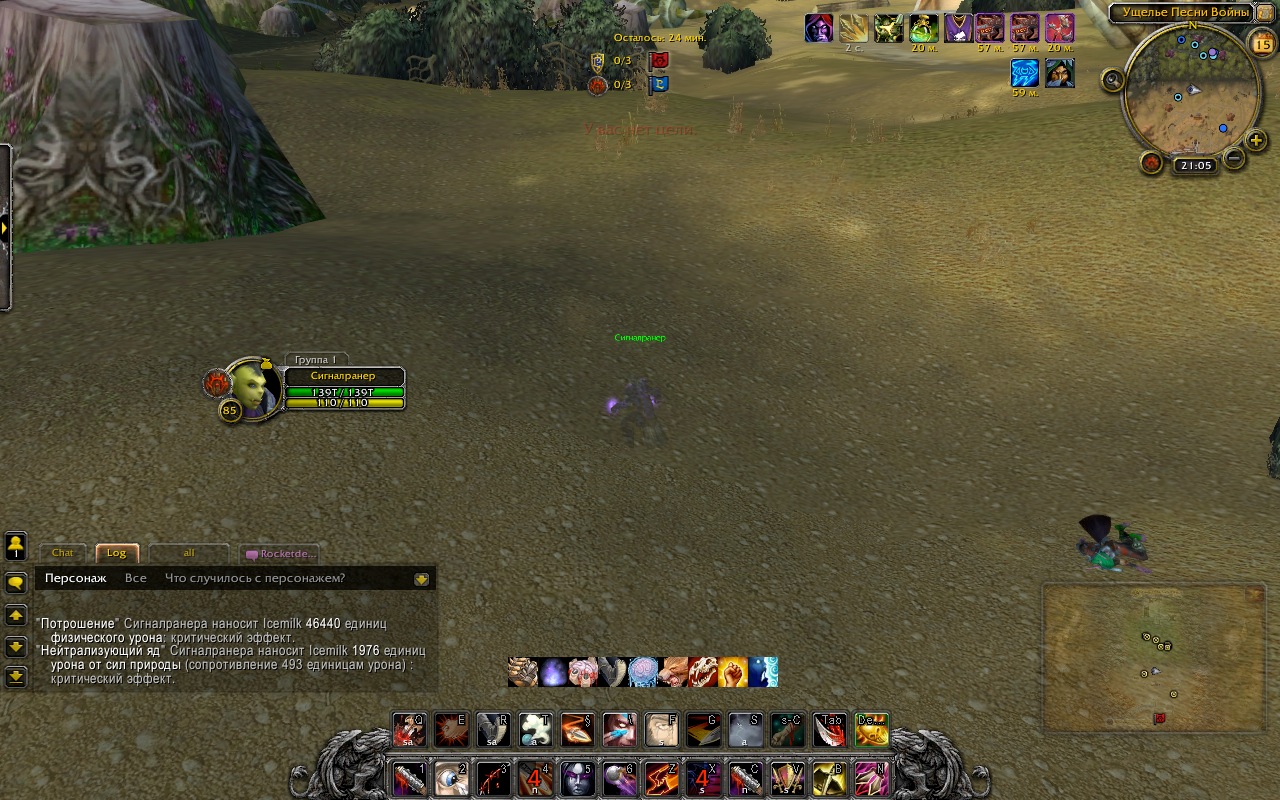Activate the eye ability on key 2
This screenshot has width=1280, height=800.
(451, 777)
